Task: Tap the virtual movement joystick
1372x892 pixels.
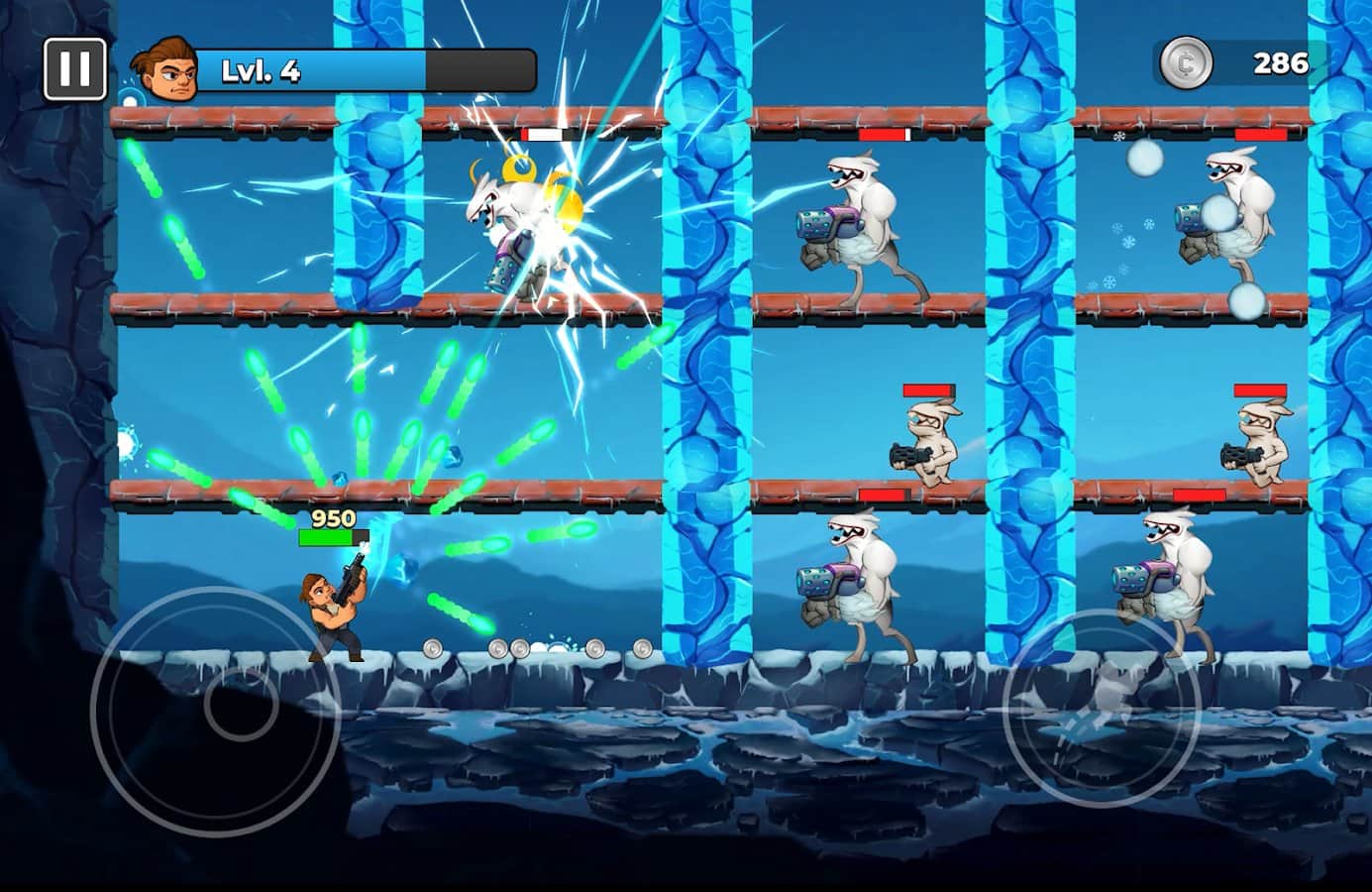Action: [x=216, y=710]
